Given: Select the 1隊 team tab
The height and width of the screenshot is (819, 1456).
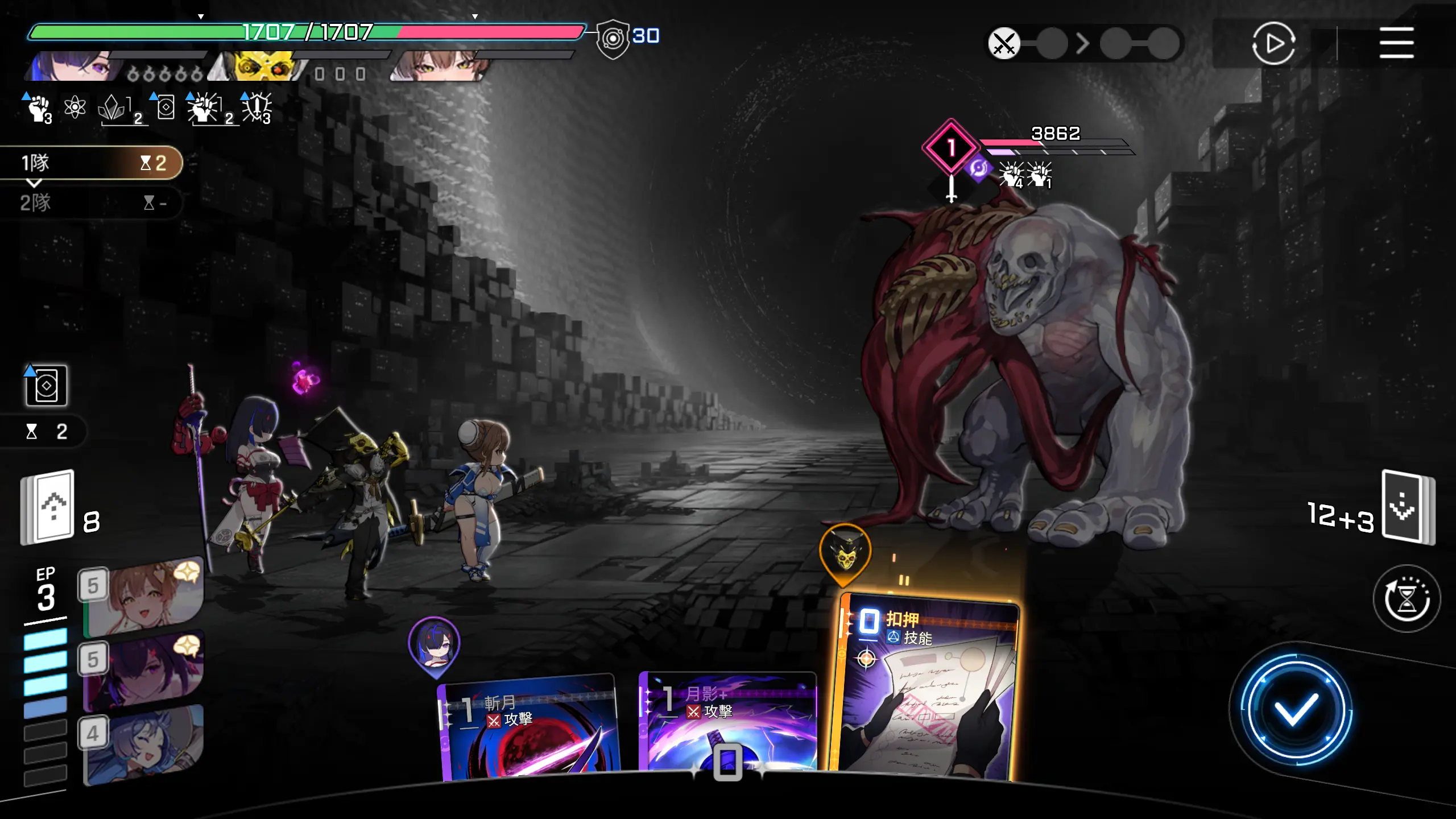Looking at the screenshot, I should pyautogui.click(x=91, y=163).
